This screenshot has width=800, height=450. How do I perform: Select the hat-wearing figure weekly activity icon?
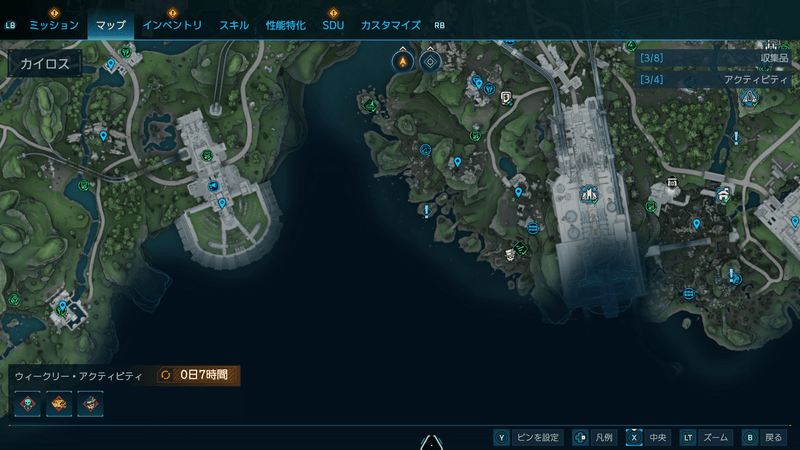coord(91,404)
